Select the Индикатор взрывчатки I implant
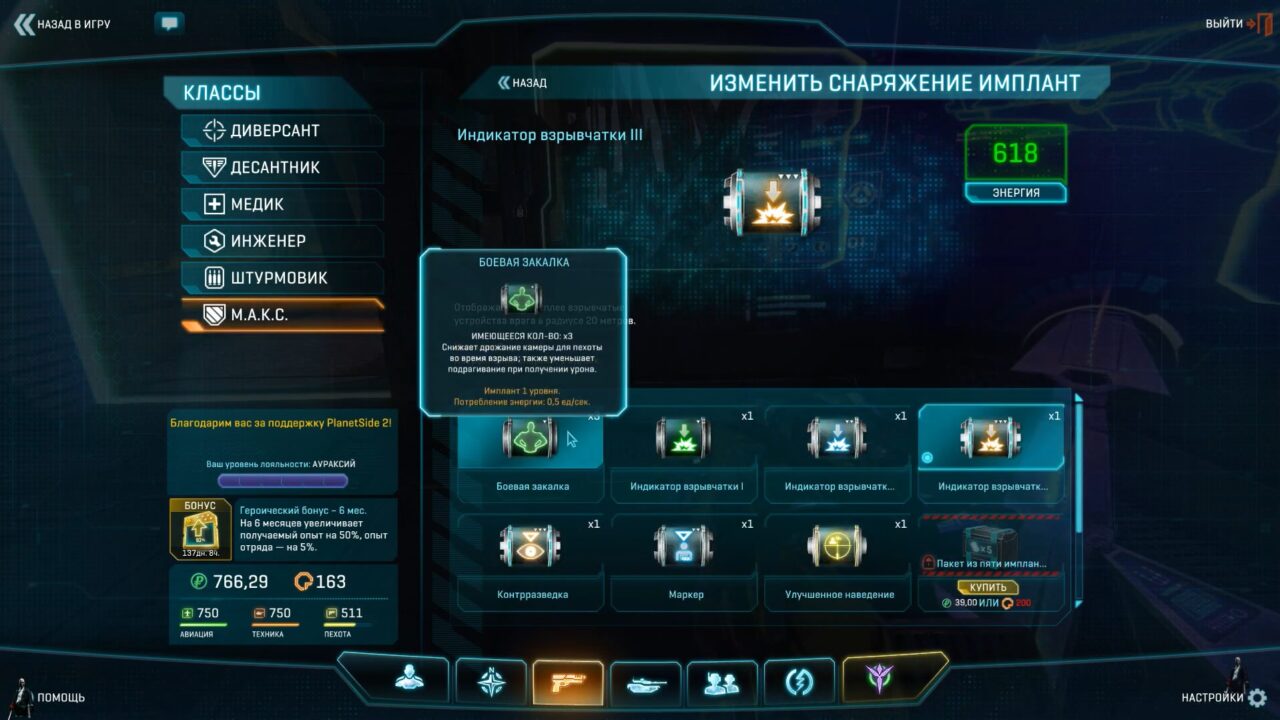 [x=683, y=437]
